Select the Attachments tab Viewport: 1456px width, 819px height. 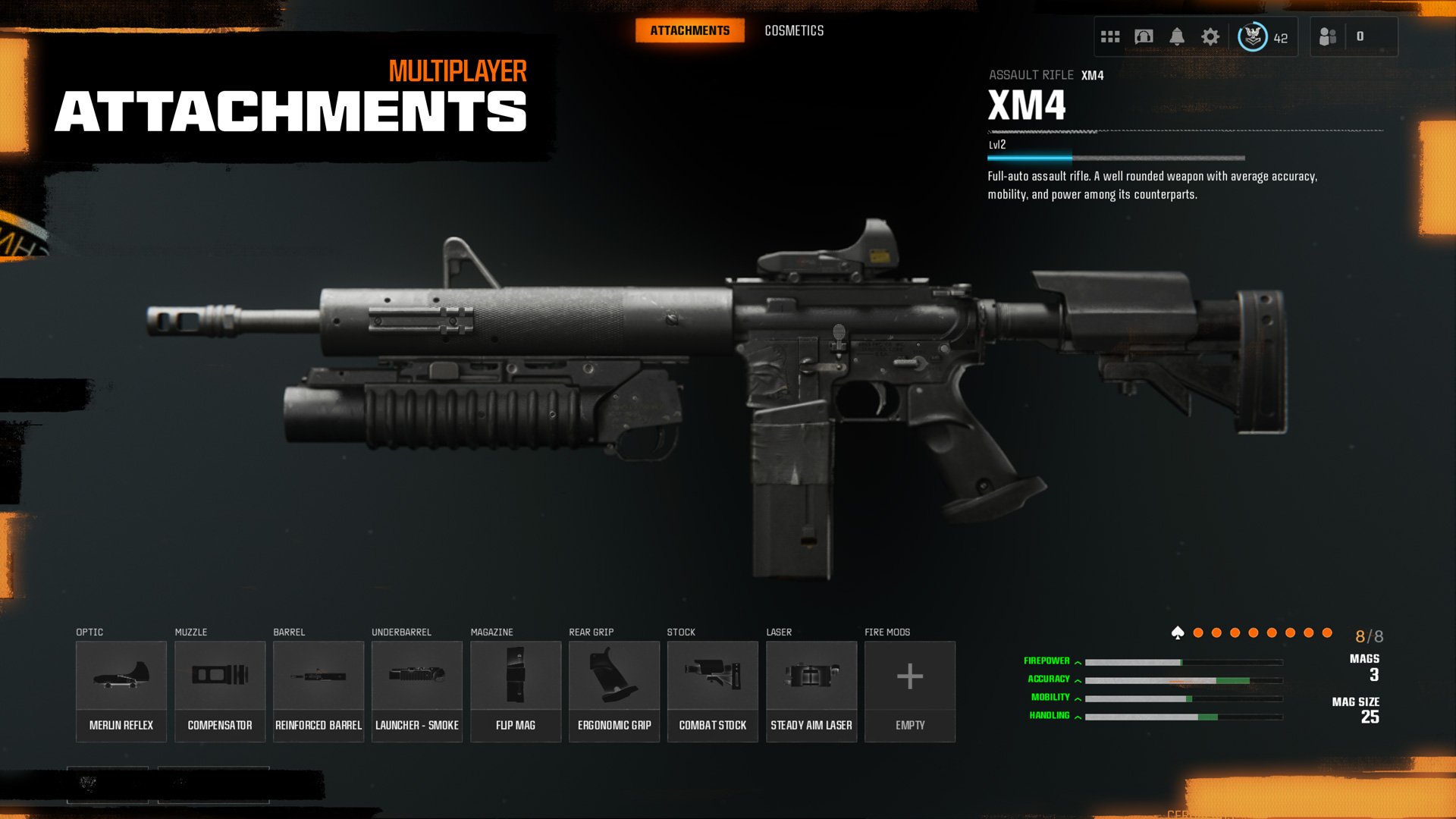pyautogui.click(x=689, y=30)
